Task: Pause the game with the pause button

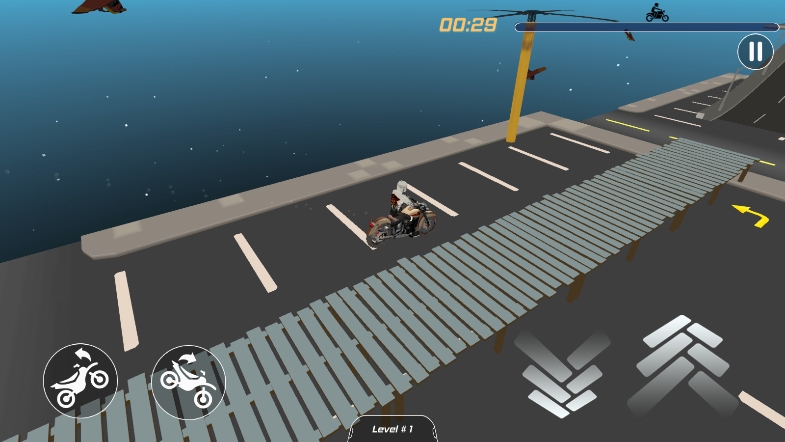Action: [x=755, y=52]
